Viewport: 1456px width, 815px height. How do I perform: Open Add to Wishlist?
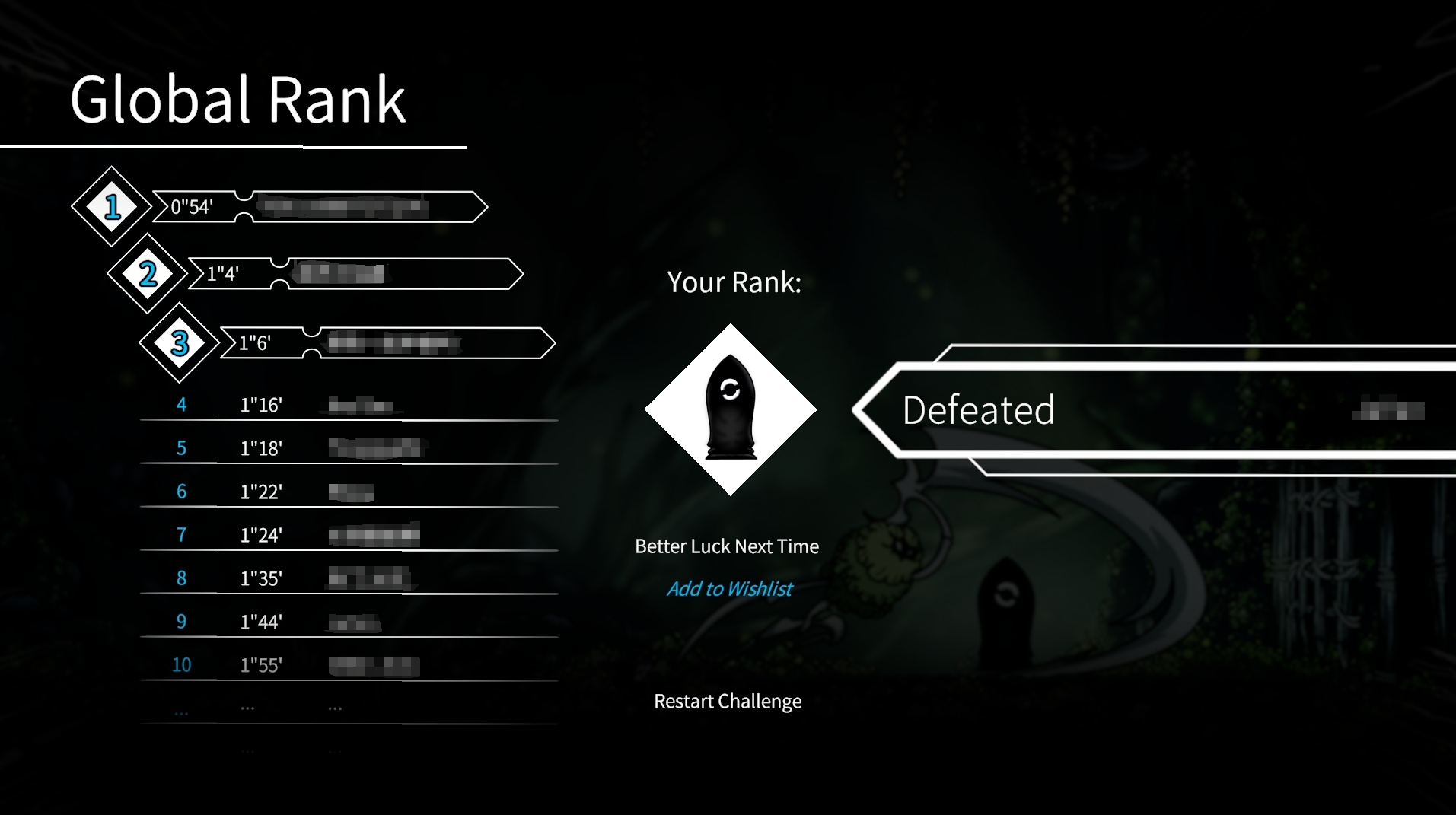pos(729,588)
